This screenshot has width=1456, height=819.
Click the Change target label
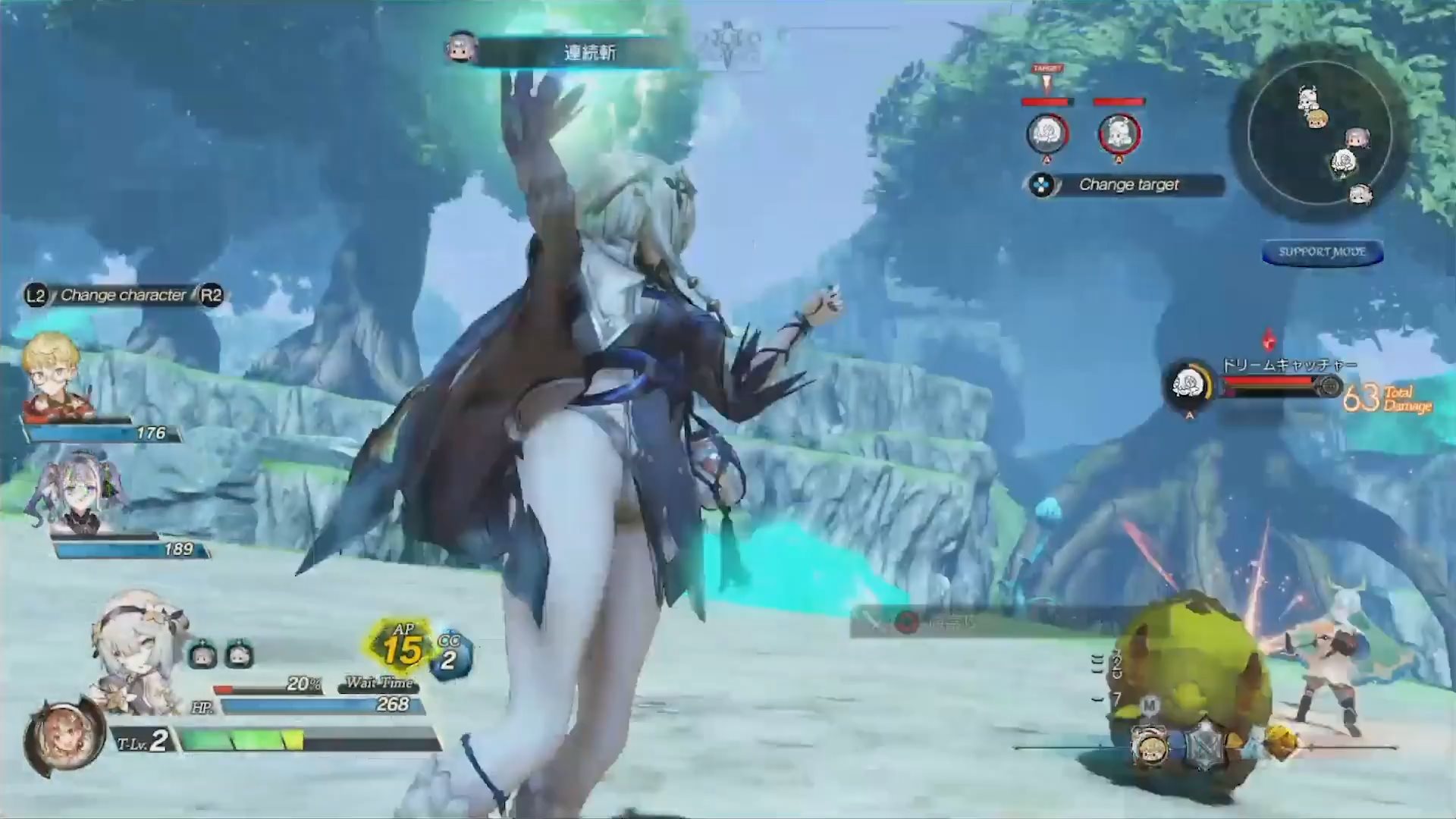pos(1128,185)
